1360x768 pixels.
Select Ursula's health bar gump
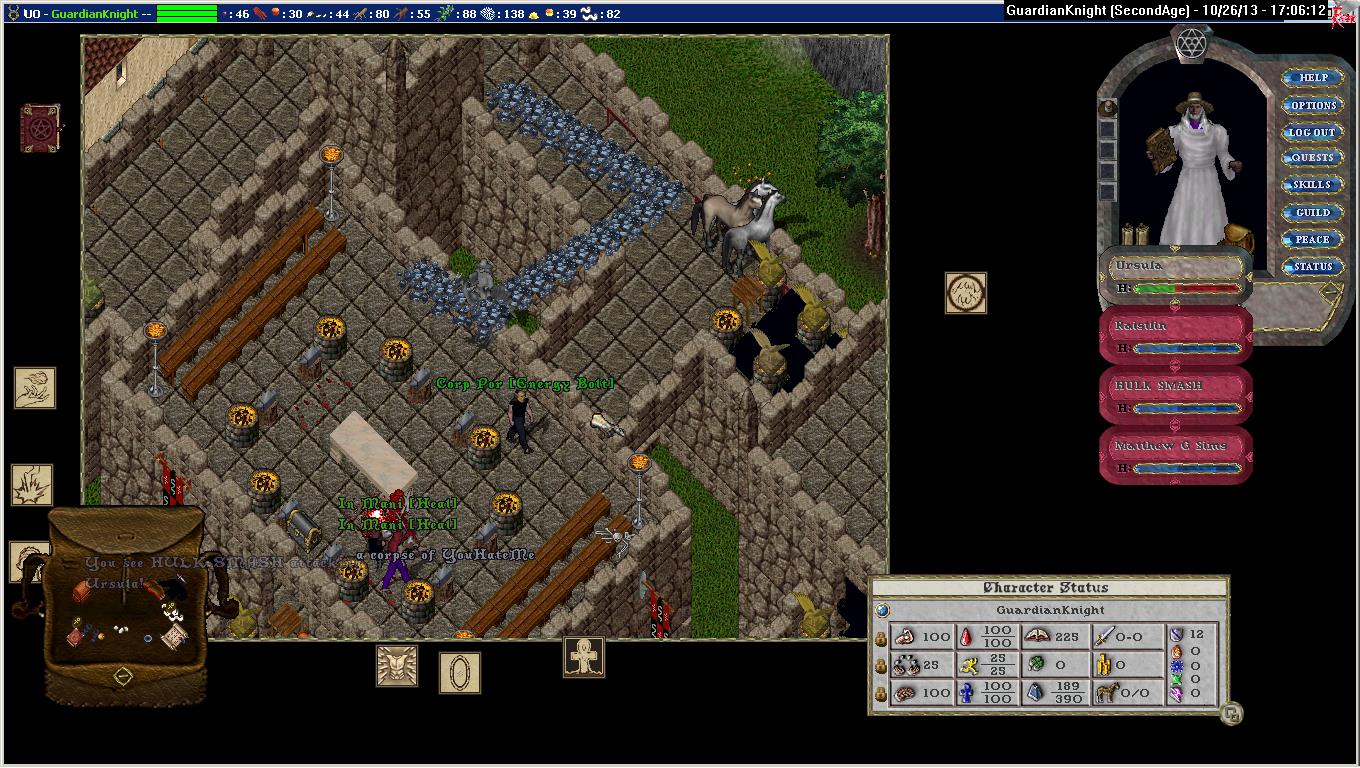(x=1176, y=275)
